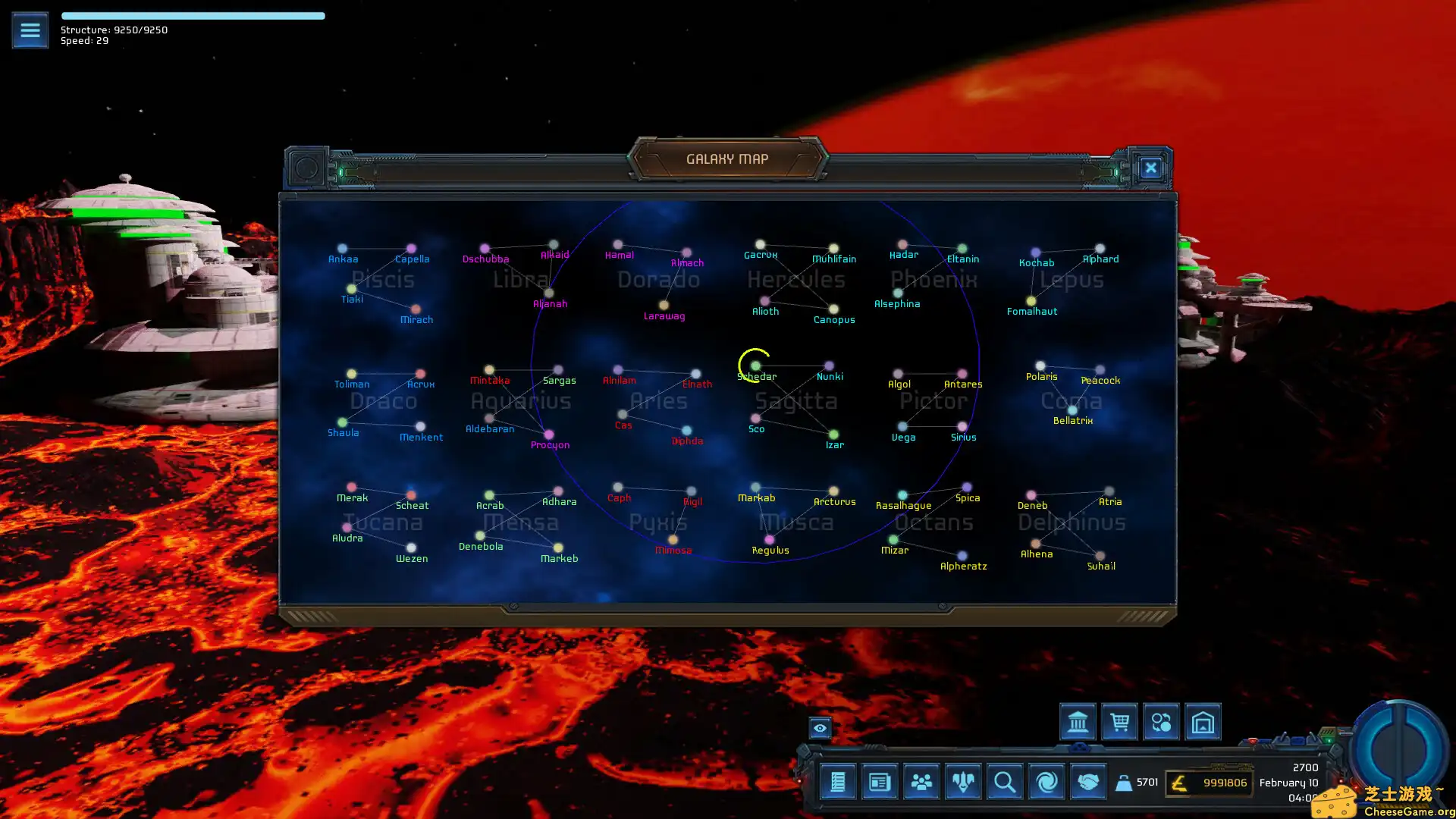Open the wormhole jump panel
This screenshot has height=819, width=1456.
(1046, 782)
